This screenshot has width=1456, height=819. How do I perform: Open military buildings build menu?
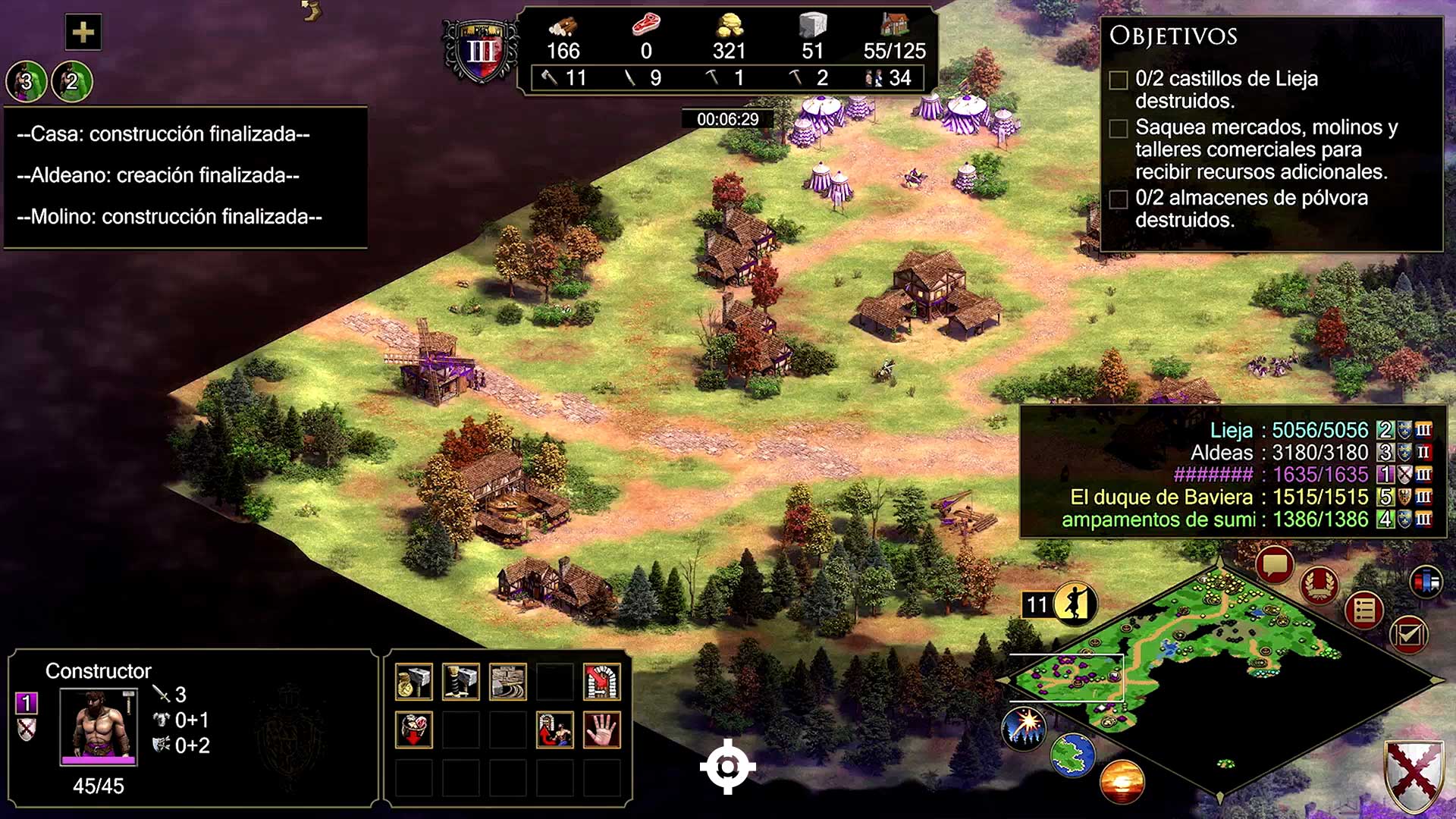[460, 682]
